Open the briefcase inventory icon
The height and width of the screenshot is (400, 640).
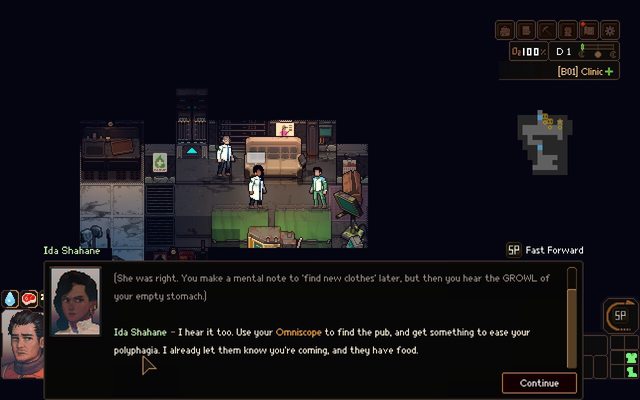505,31
